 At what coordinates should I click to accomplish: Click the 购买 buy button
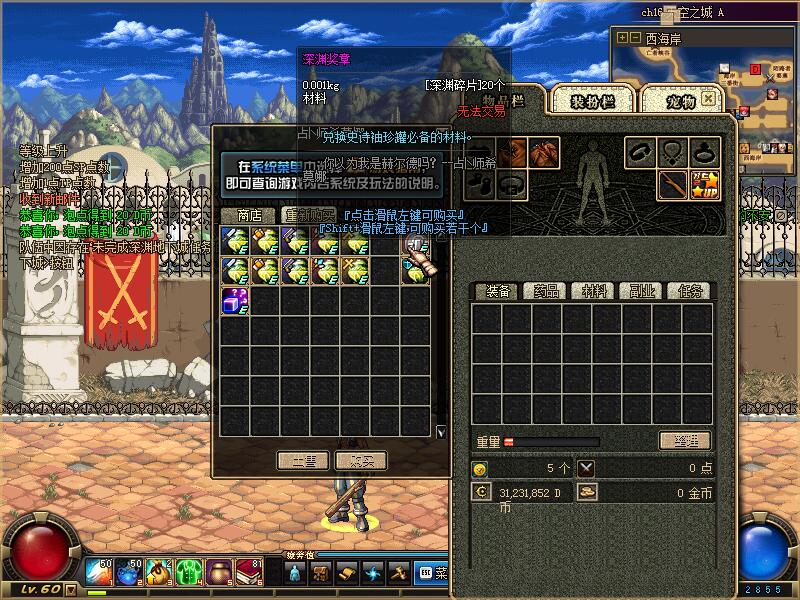360,460
